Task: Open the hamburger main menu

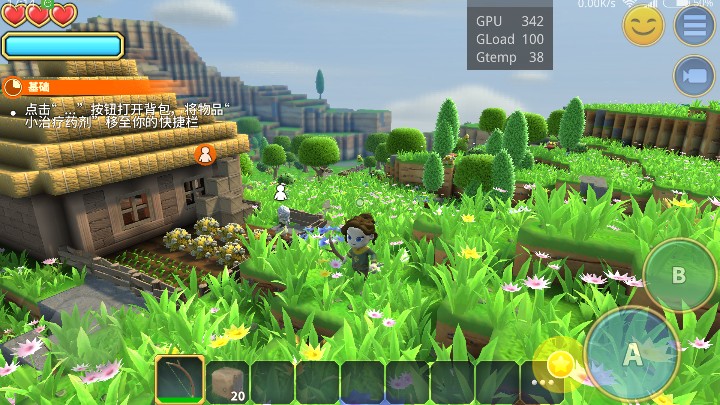Action: click(694, 25)
